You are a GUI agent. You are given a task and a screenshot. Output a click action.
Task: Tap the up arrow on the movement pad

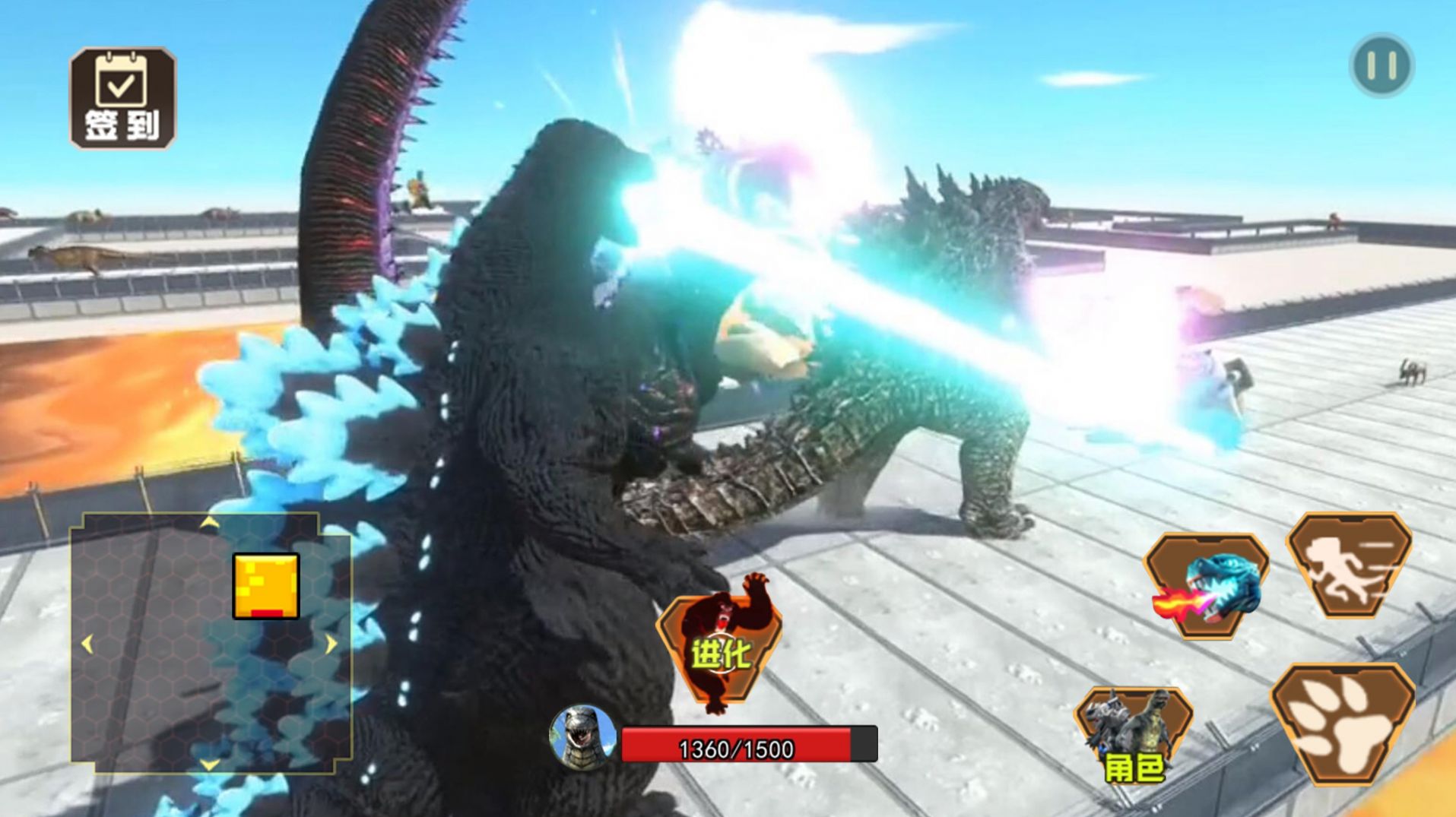tap(209, 522)
